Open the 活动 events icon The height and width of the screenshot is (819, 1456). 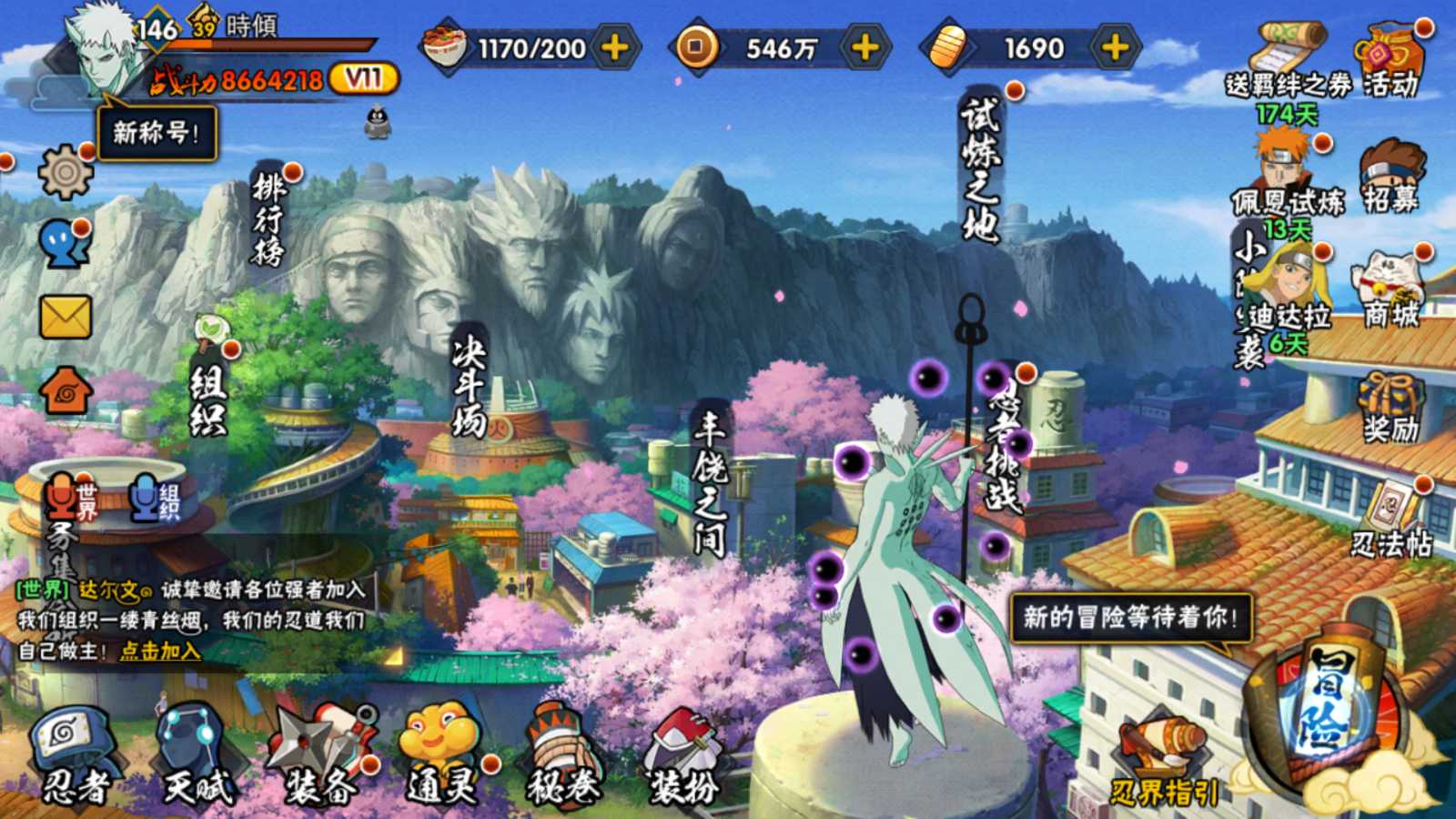coord(1390,60)
